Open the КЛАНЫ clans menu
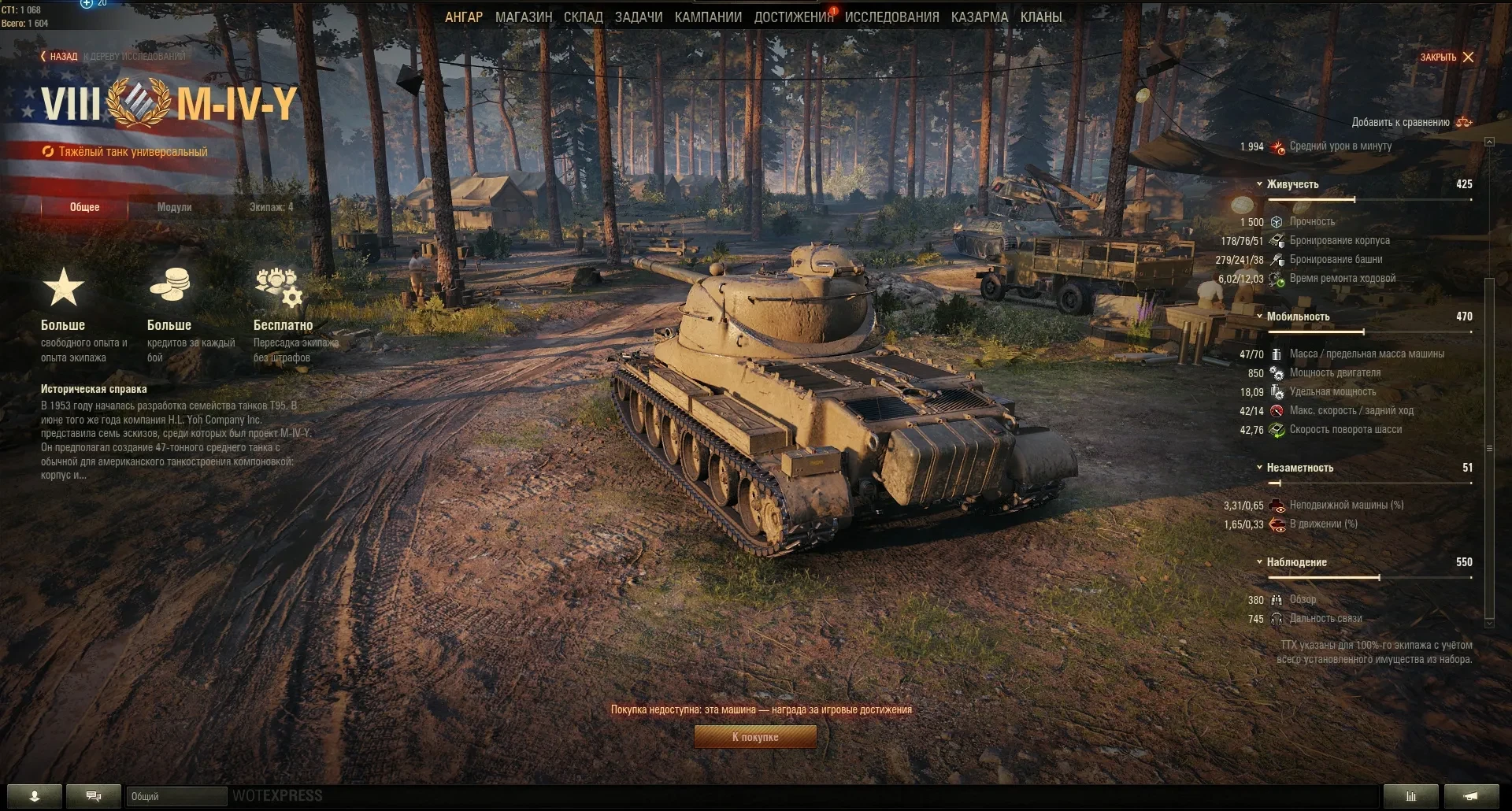This screenshot has width=1512, height=811. pos(1041,17)
